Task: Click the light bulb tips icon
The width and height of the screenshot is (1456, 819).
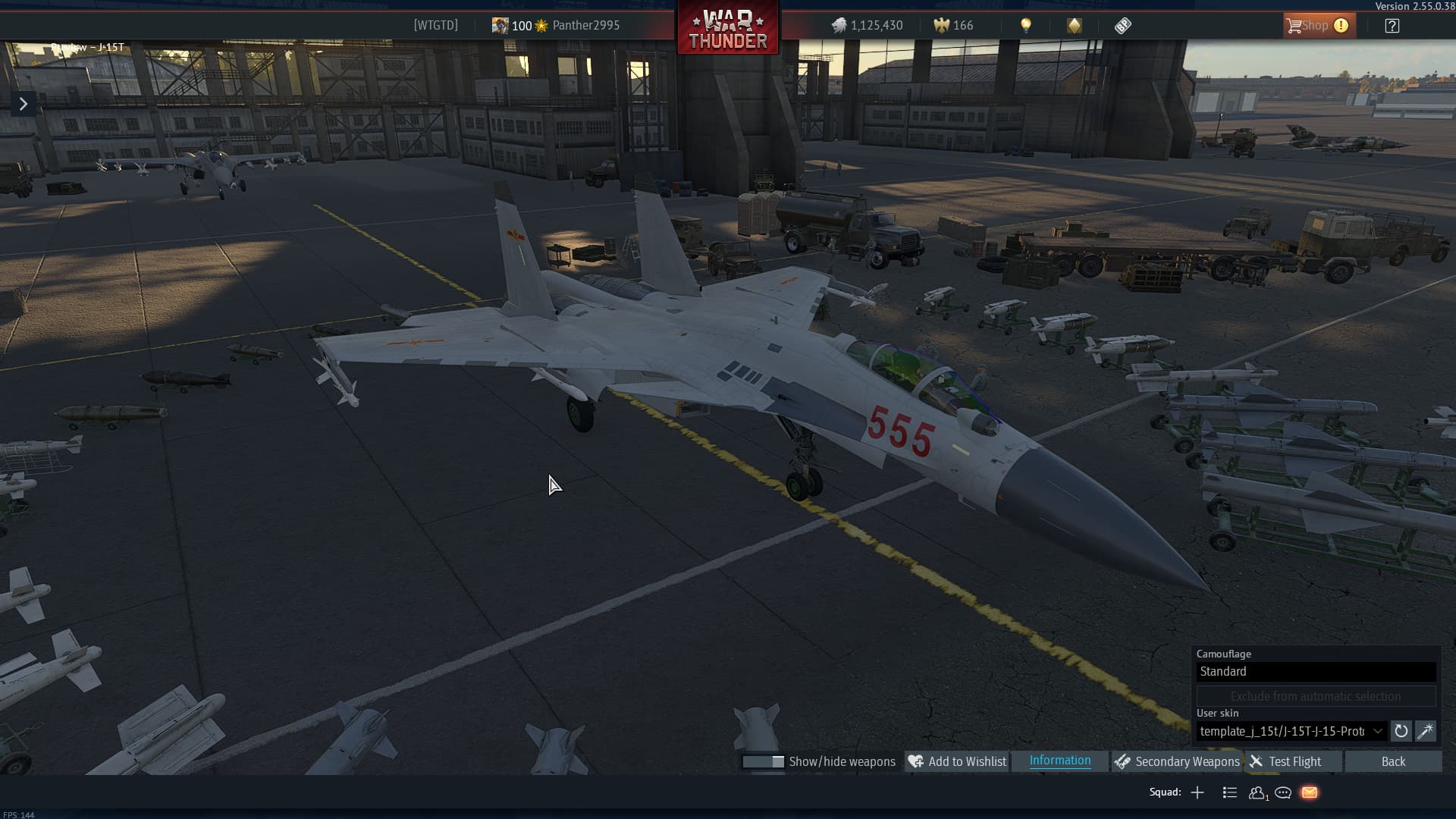Action: click(1028, 25)
